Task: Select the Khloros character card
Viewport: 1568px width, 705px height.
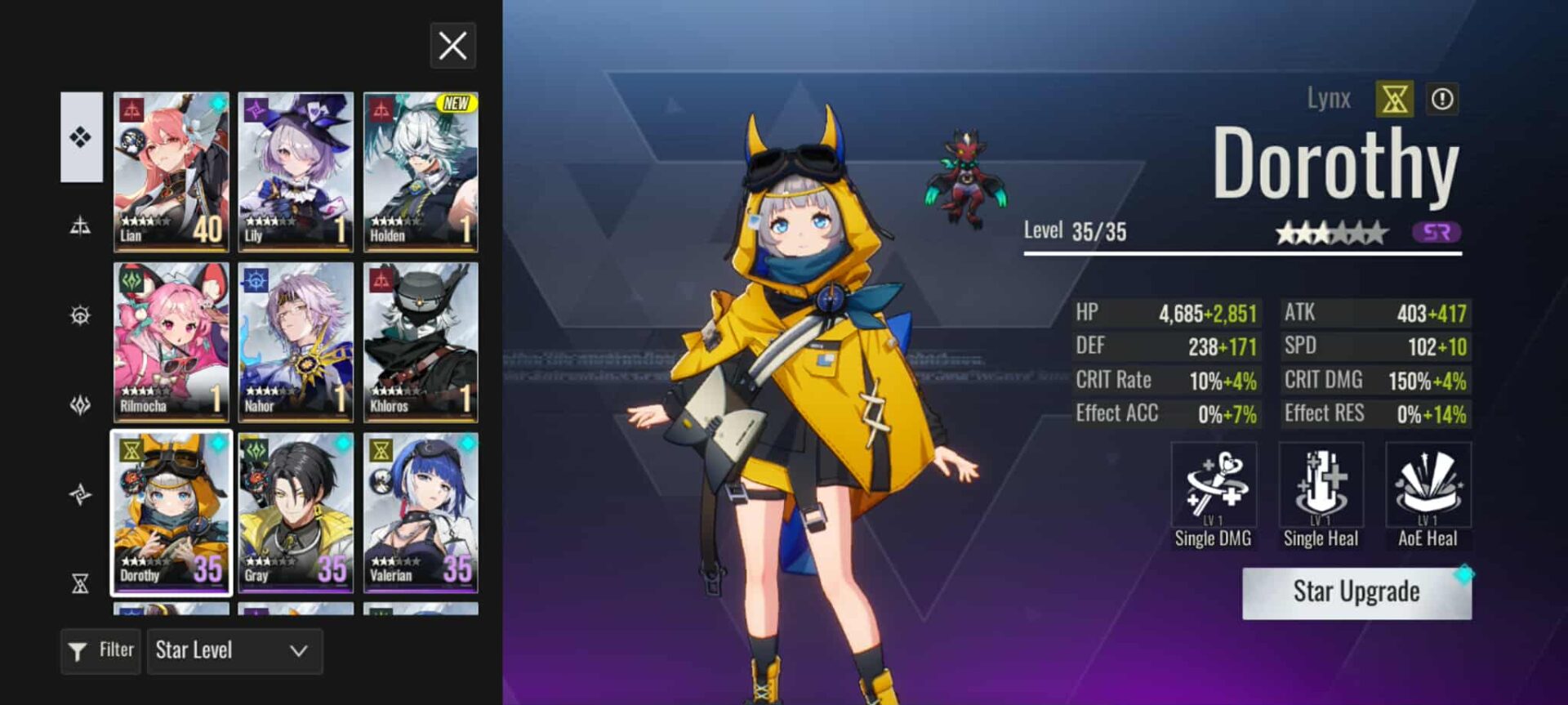Action: tap(421, 341)
